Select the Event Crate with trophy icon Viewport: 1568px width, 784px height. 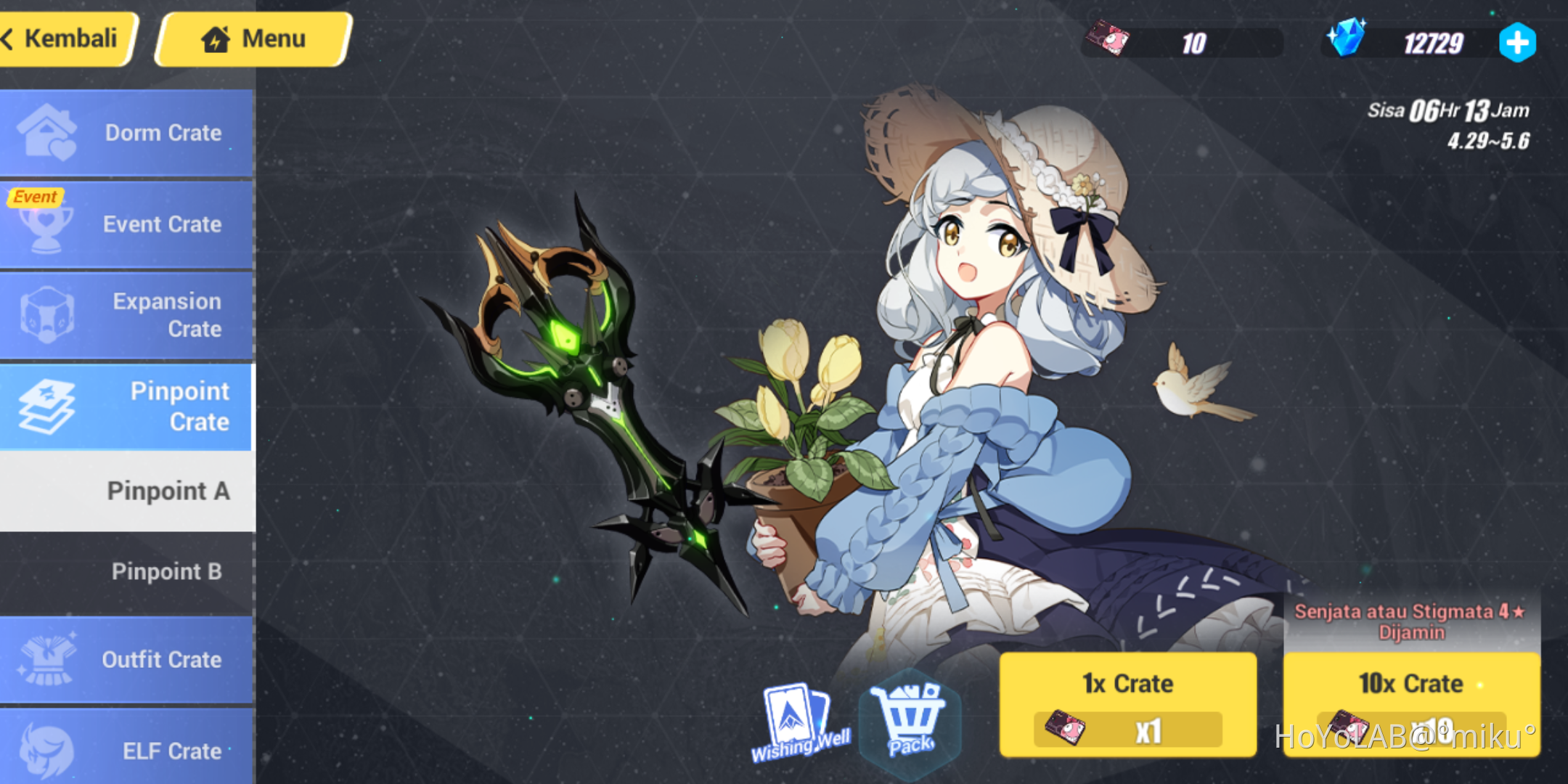[127, 224]
